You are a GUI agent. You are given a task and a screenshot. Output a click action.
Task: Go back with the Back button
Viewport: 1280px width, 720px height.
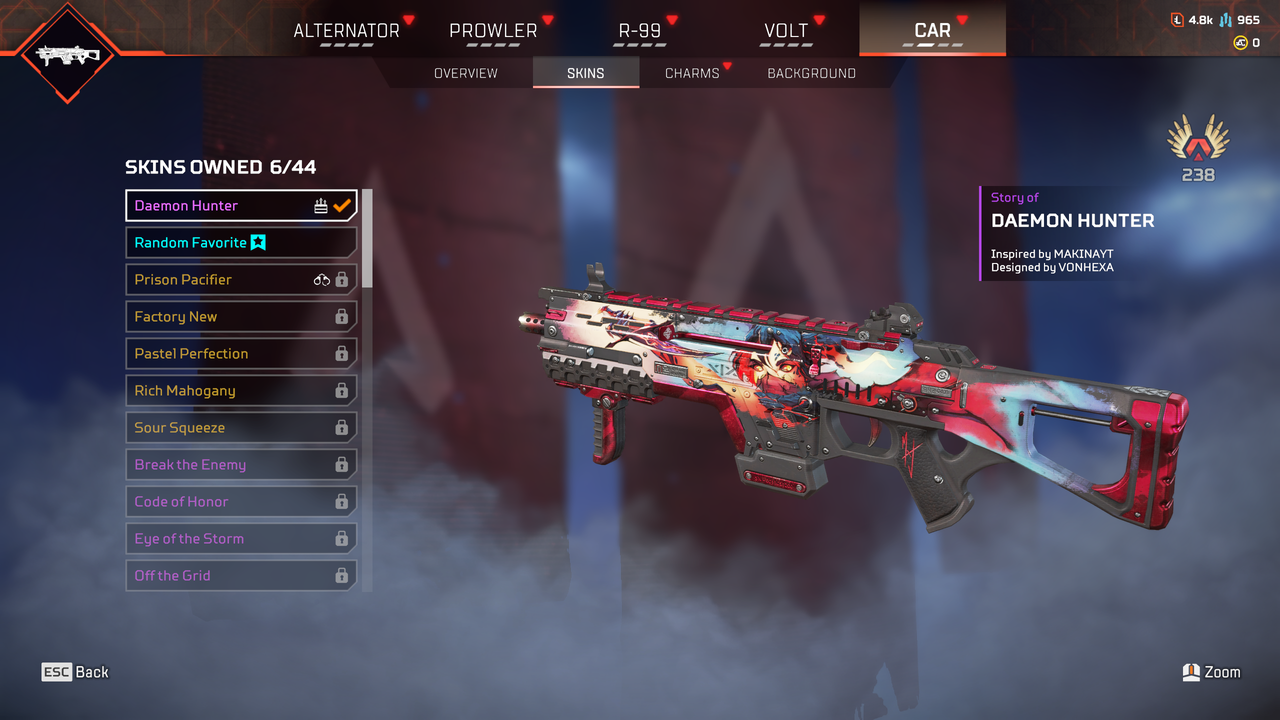pos(75,672)
